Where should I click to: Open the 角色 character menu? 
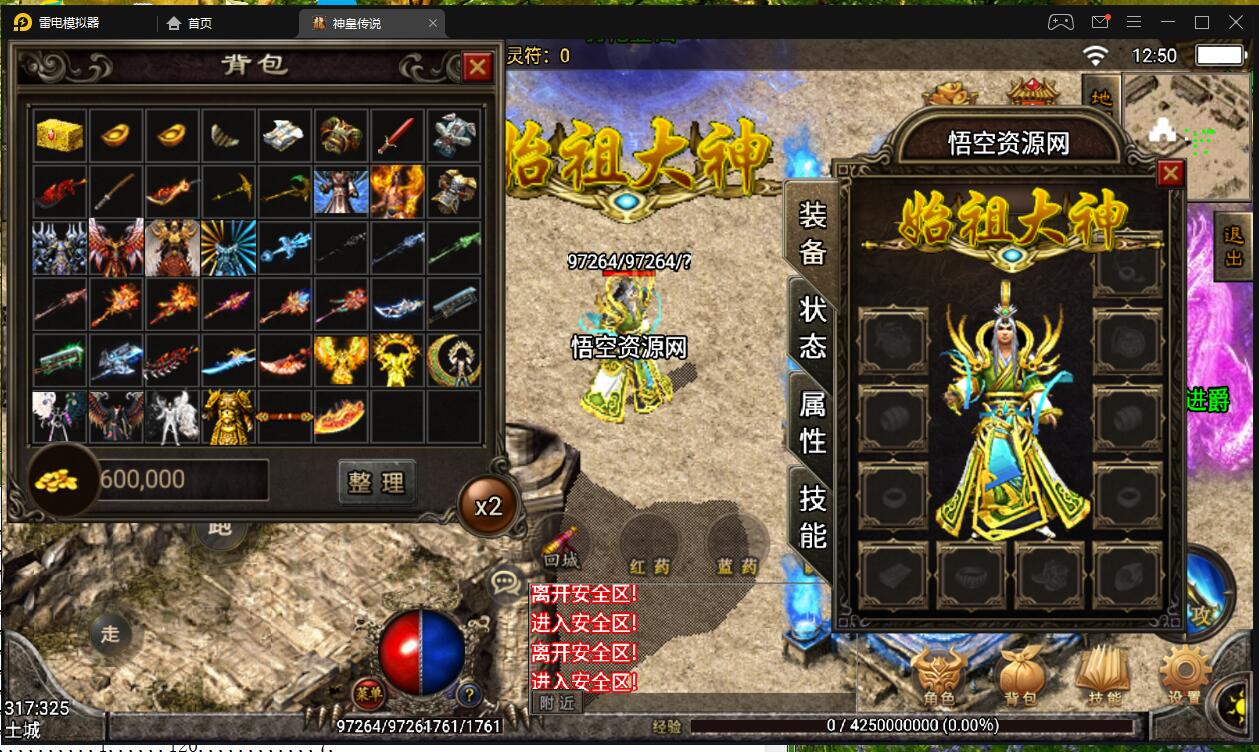(x=940, y=677)
